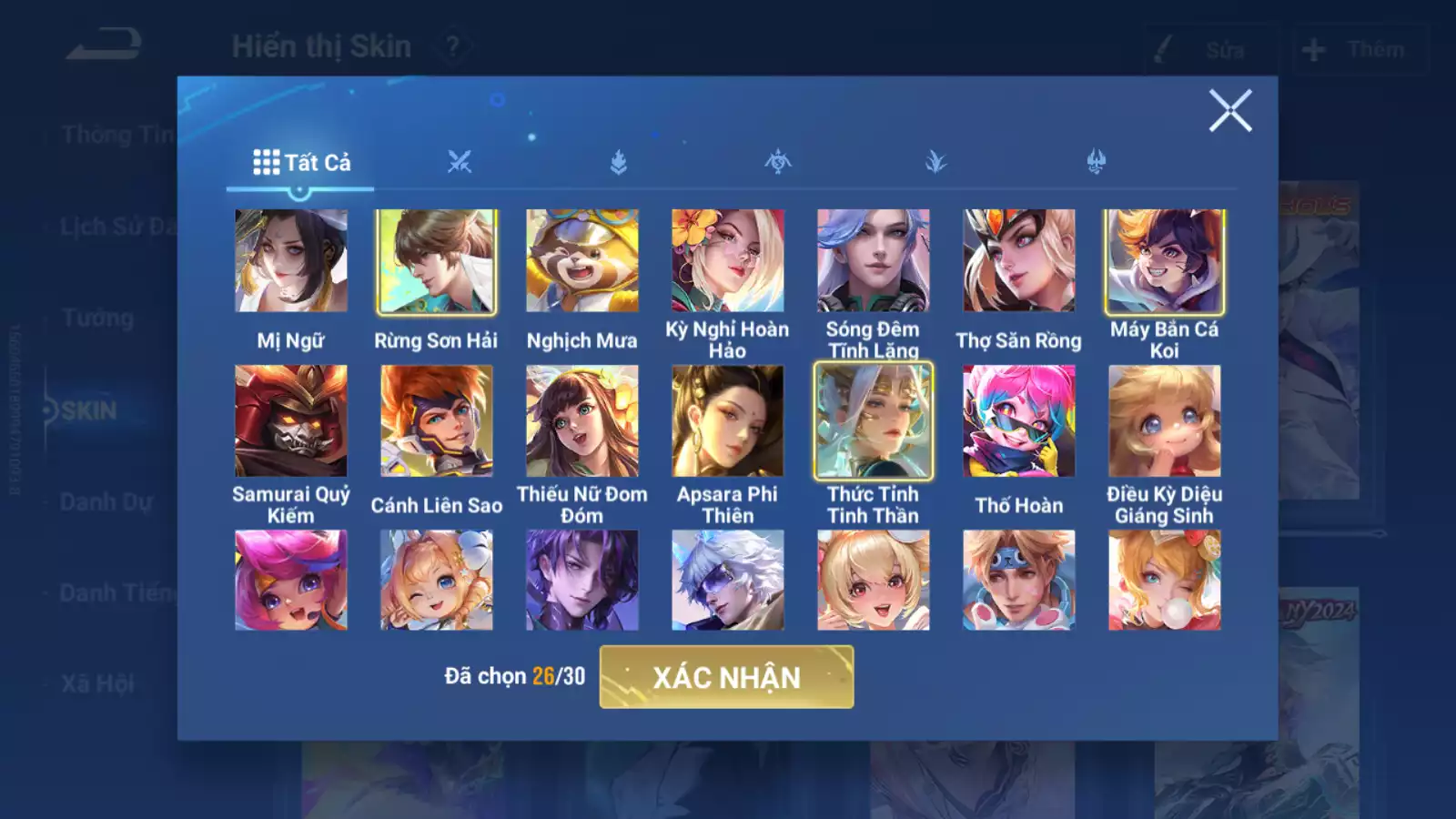The image size is (1456, 819).
Task: Switch to the Tất Cả tab
Action: point(300,163)
